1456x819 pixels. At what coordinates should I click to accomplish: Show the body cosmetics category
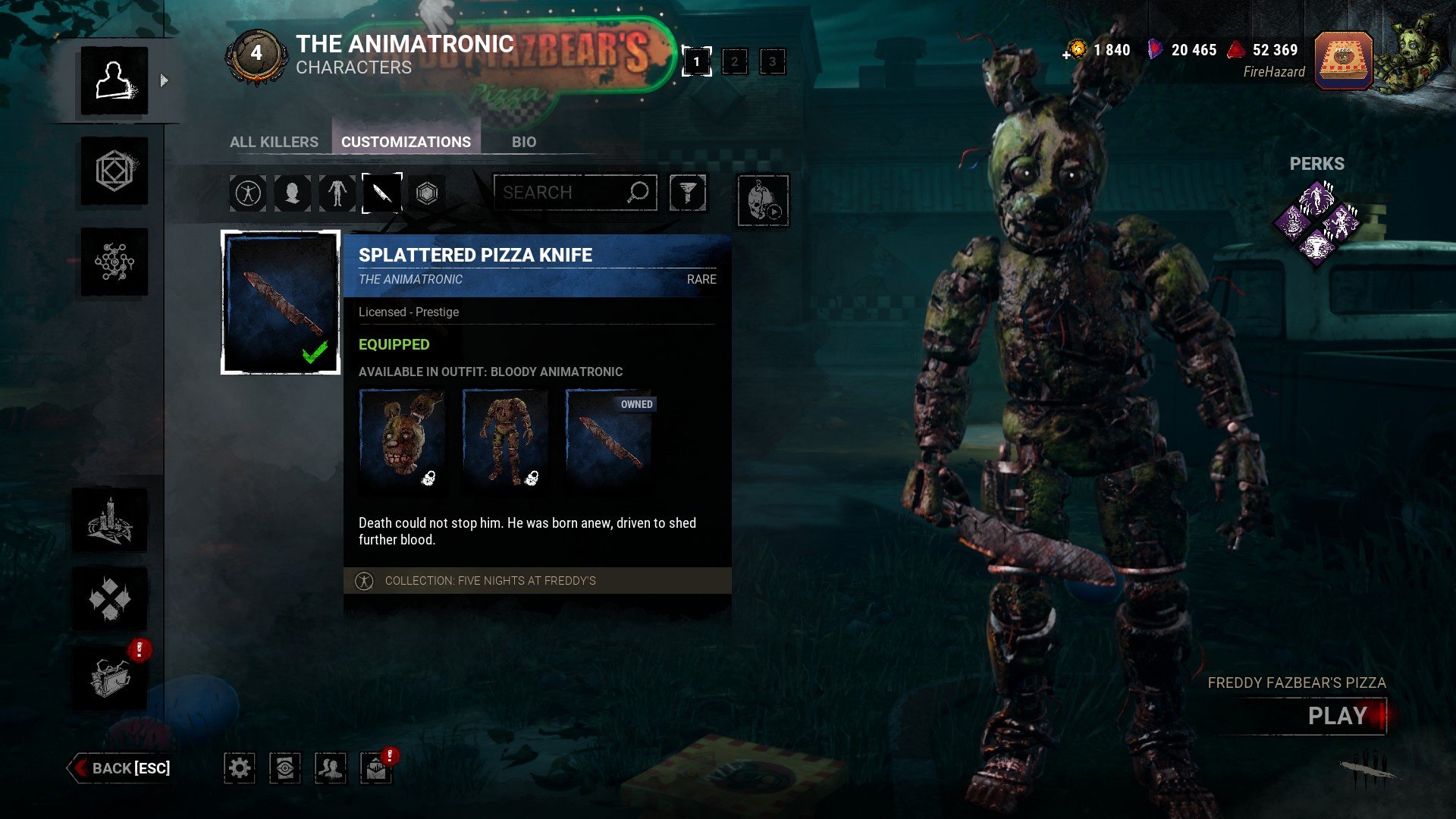pyautogui.click(x=337, y=193)
